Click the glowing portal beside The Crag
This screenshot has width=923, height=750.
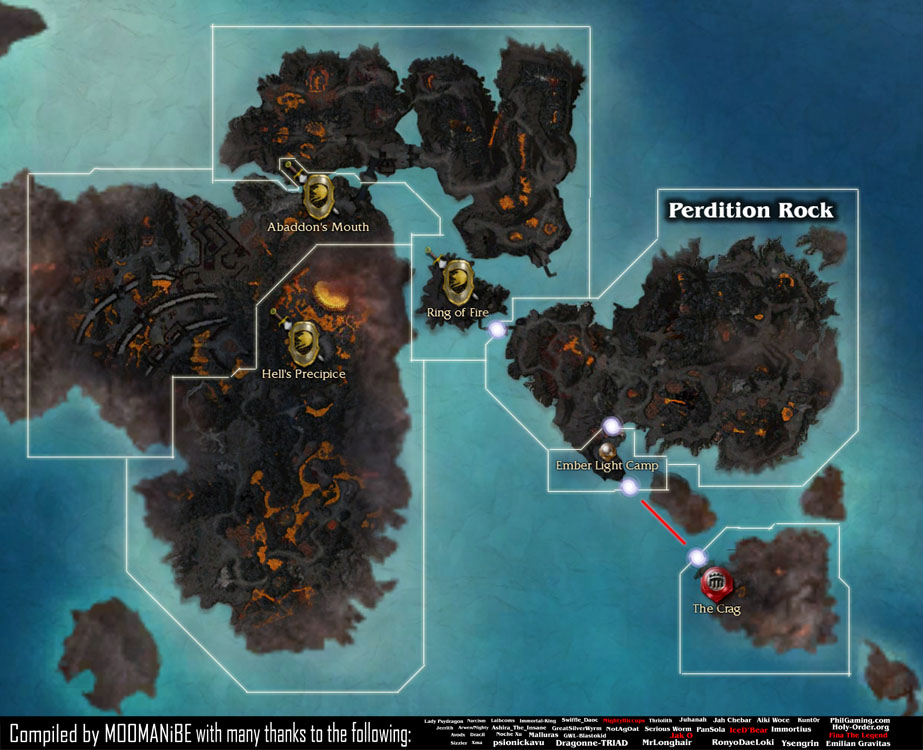pyautogui.click(x=697, y=557)
